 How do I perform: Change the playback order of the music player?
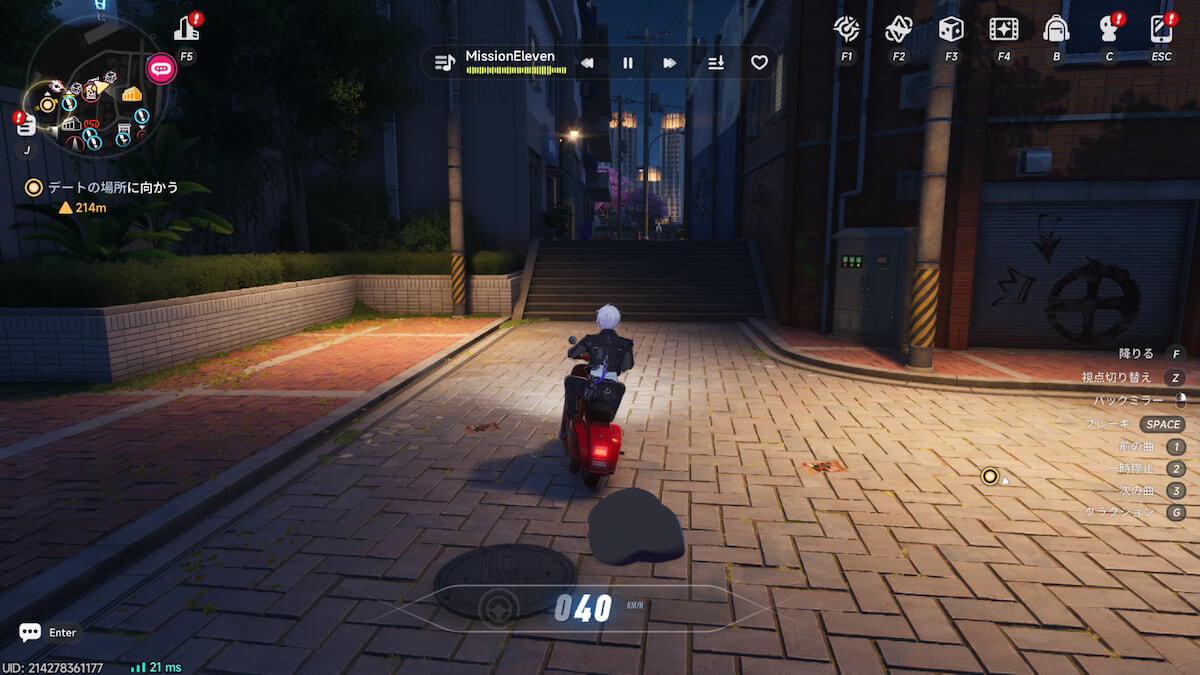716,63
